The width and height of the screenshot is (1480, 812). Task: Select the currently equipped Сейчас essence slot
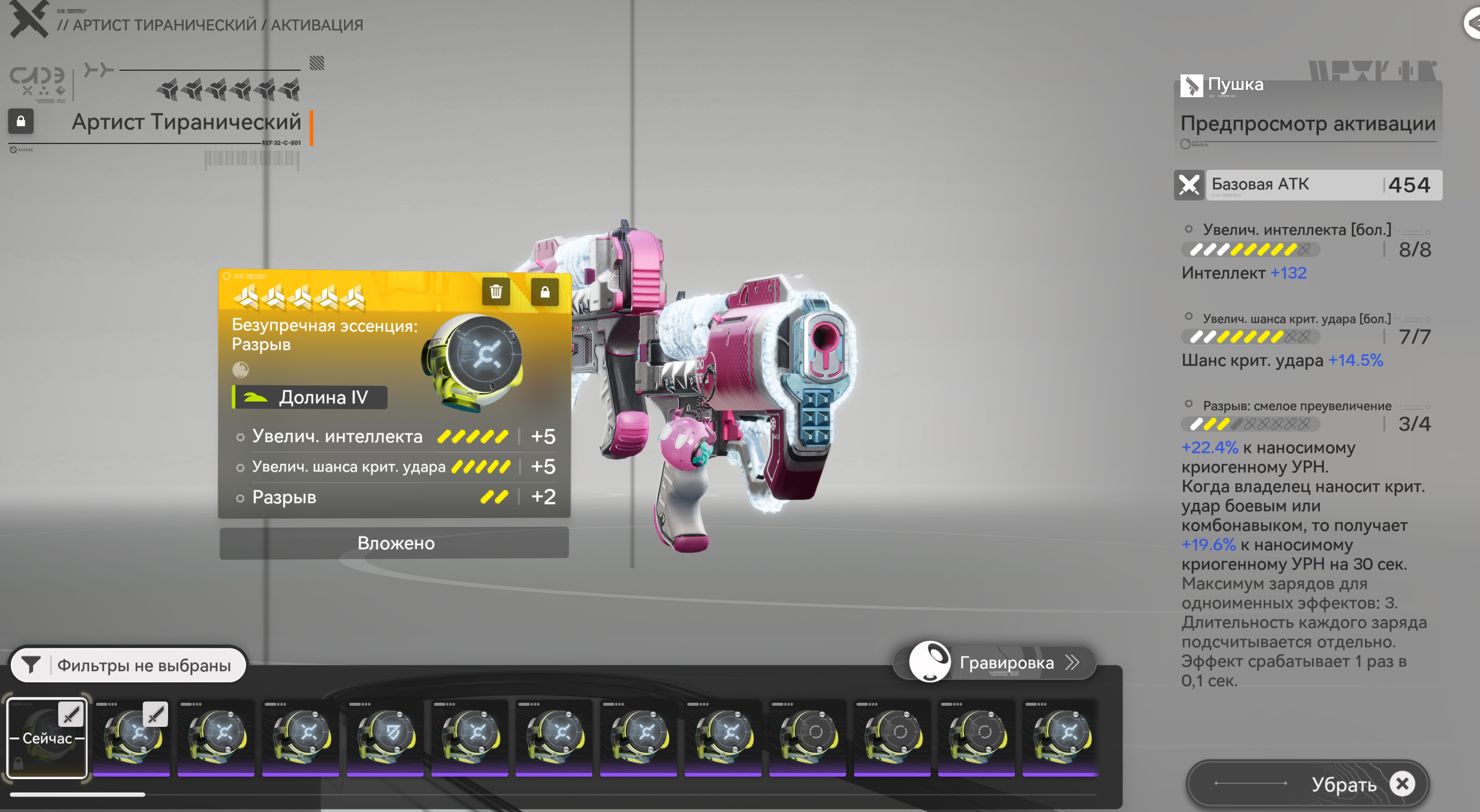47,738
